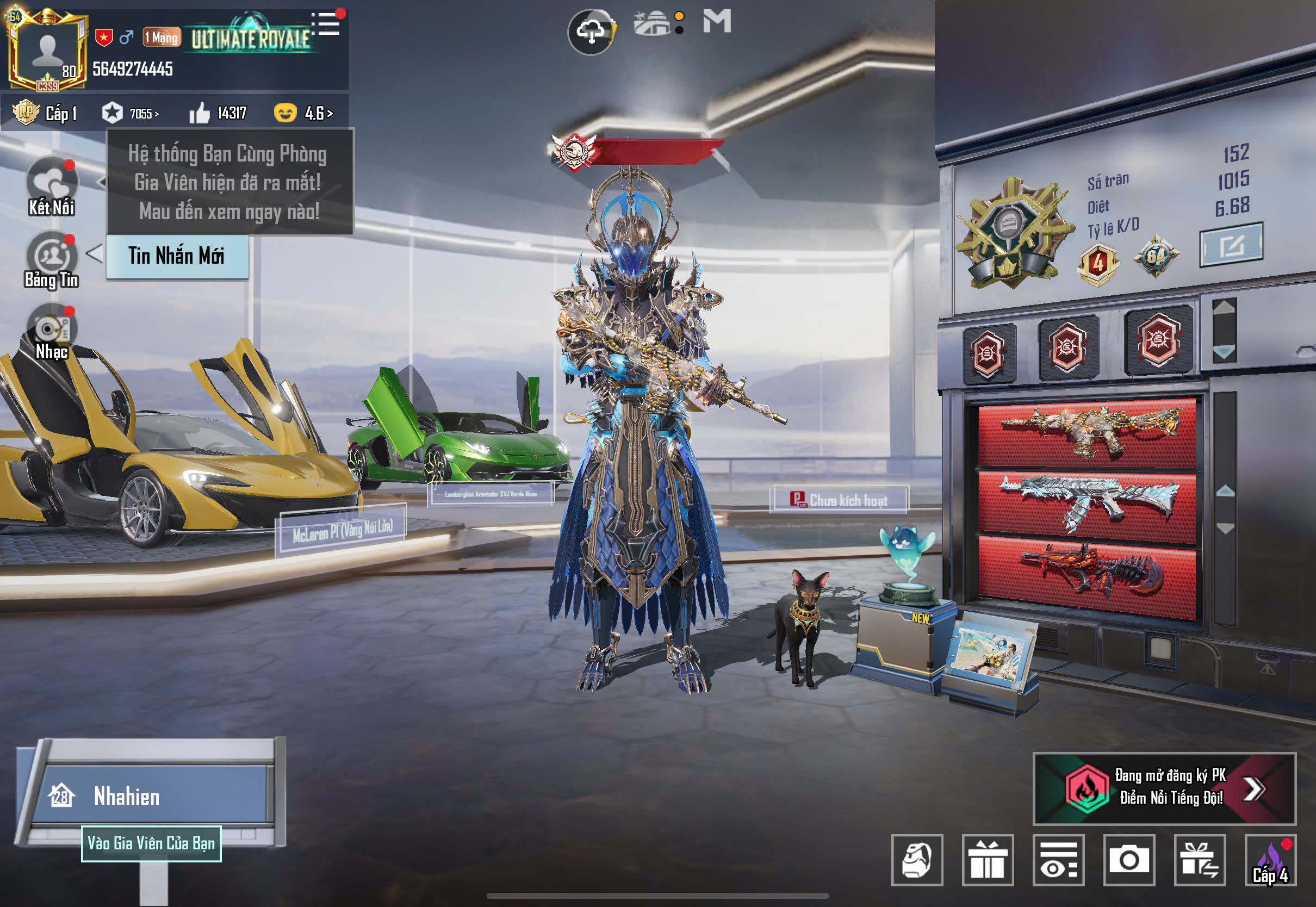Visit the Nhahien home sign

[151, 796]
